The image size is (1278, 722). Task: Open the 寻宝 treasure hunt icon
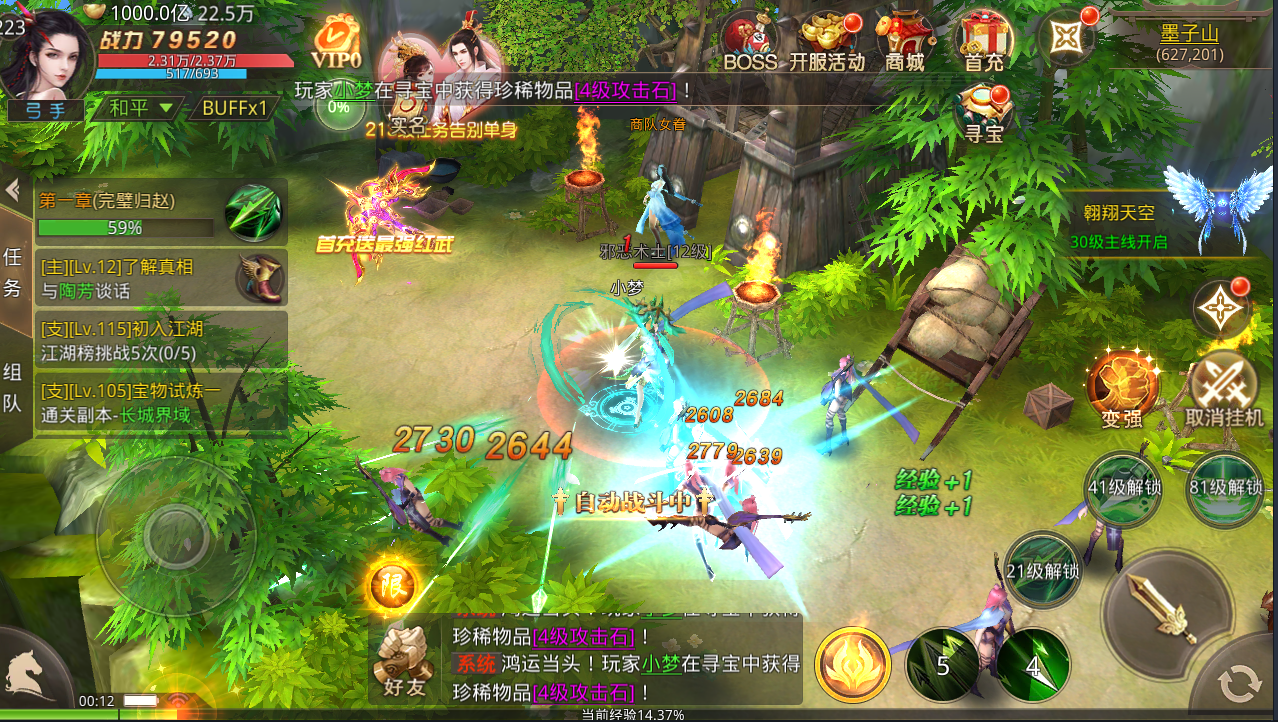tap(984, 114)
